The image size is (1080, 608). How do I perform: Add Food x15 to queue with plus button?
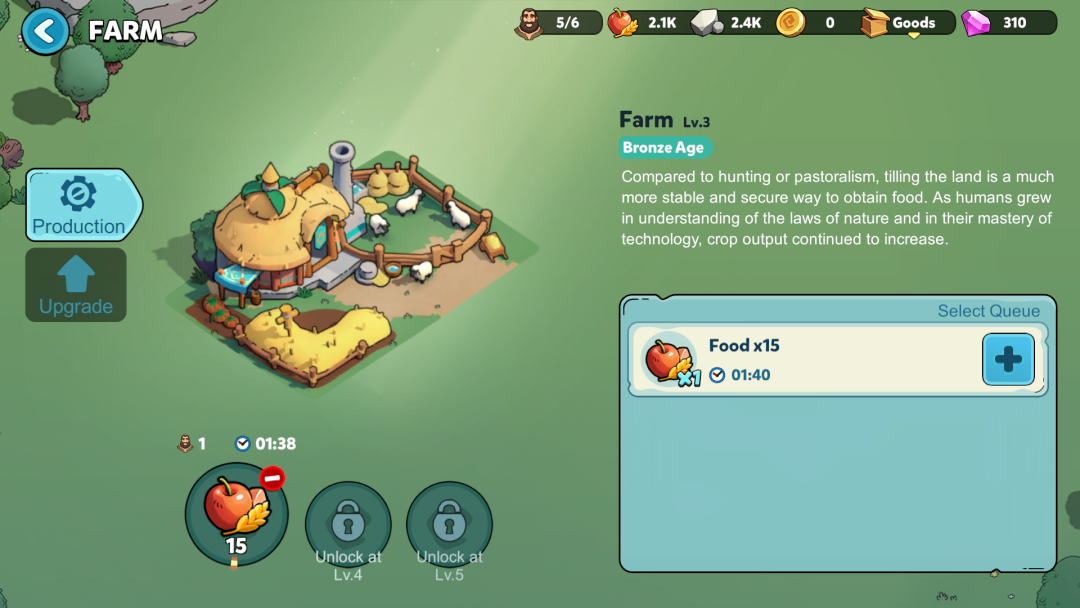[1008, 359]
